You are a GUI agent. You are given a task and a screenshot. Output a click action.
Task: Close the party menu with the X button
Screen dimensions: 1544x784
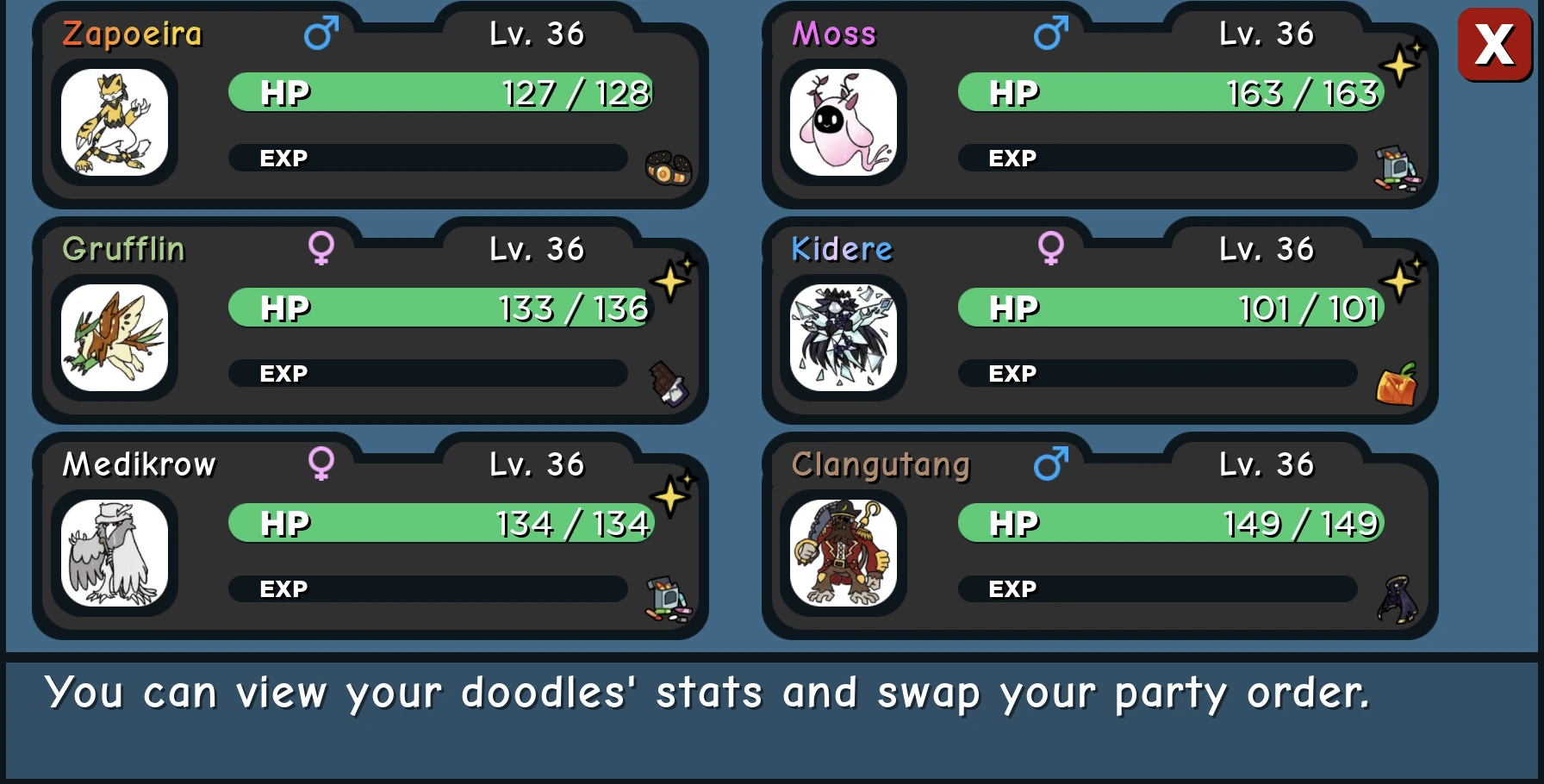(x=1494, y=45)
